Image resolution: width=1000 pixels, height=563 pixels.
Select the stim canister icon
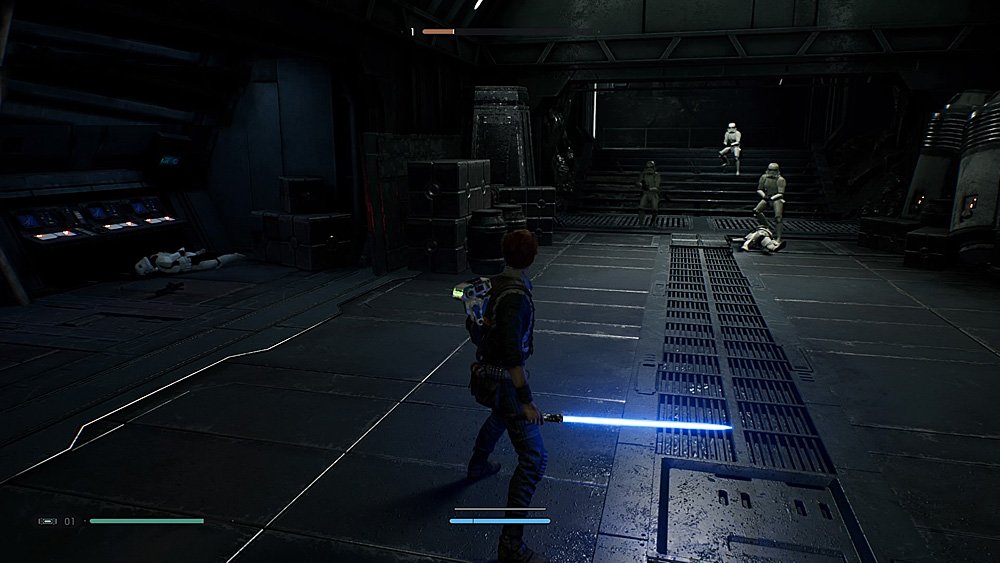point(48,521)
